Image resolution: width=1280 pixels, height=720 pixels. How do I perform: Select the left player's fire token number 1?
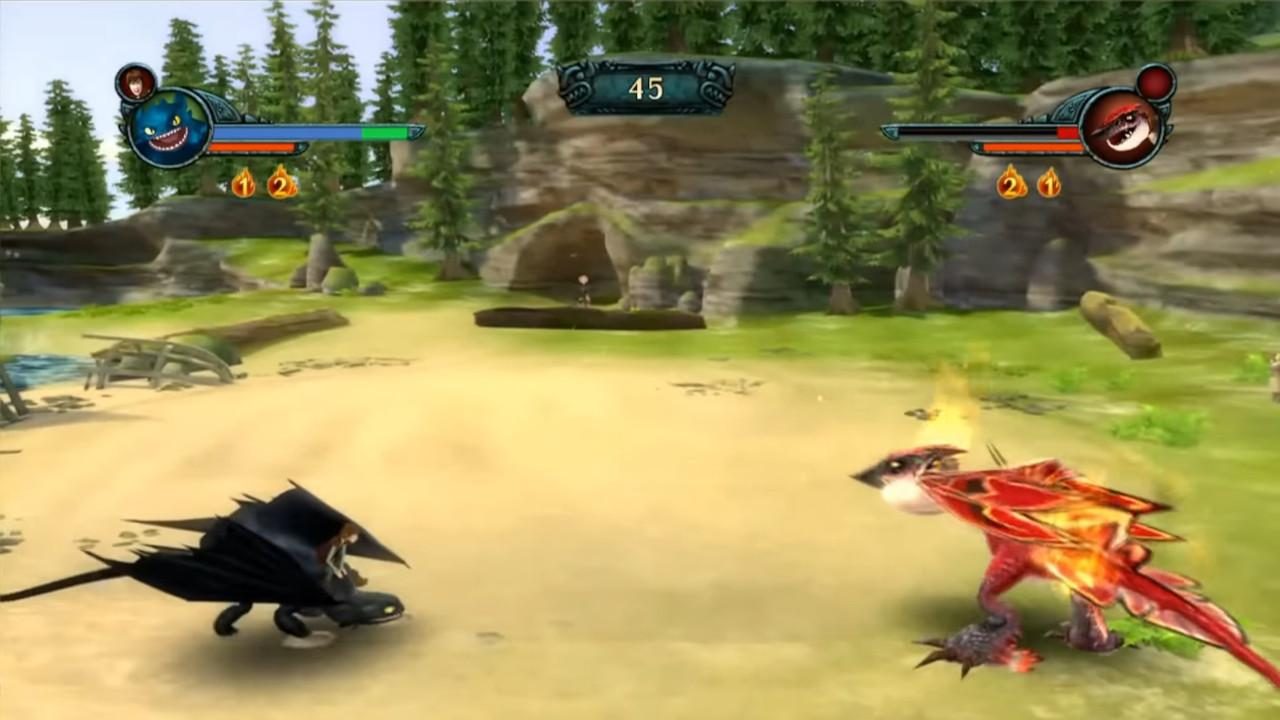coord(244,184)
